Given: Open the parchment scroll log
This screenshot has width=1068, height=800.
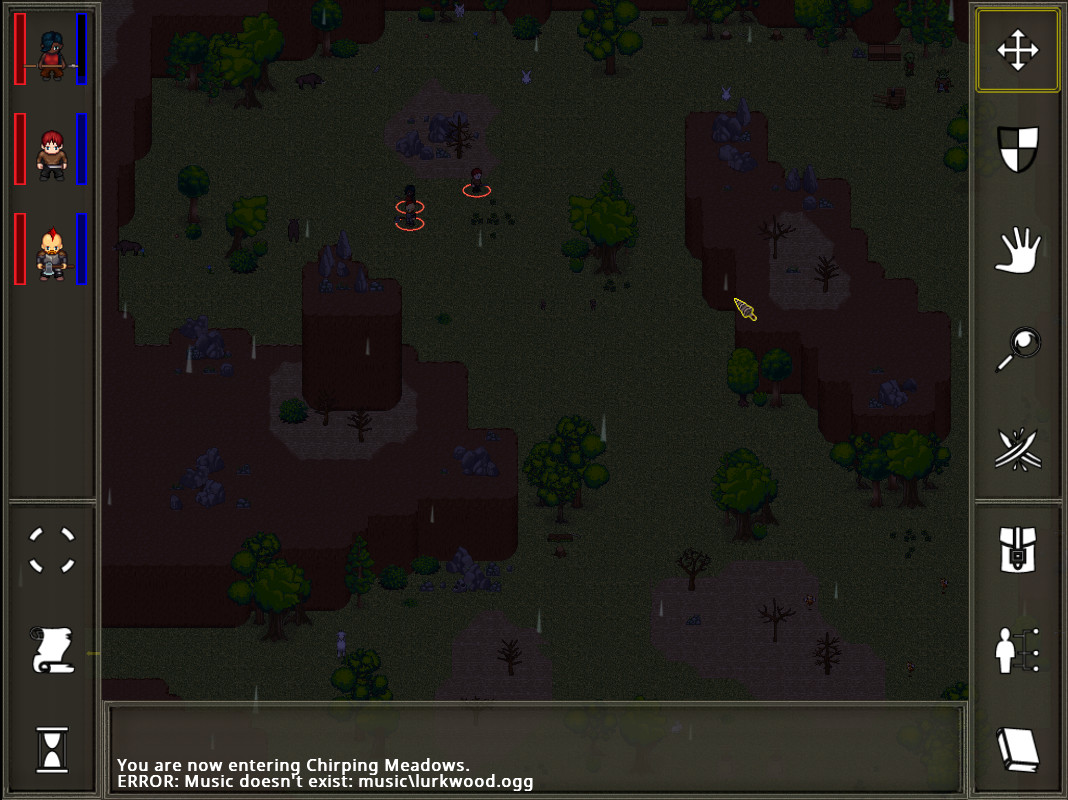Looking at the screenshot, I should click(x=52, y=650).
